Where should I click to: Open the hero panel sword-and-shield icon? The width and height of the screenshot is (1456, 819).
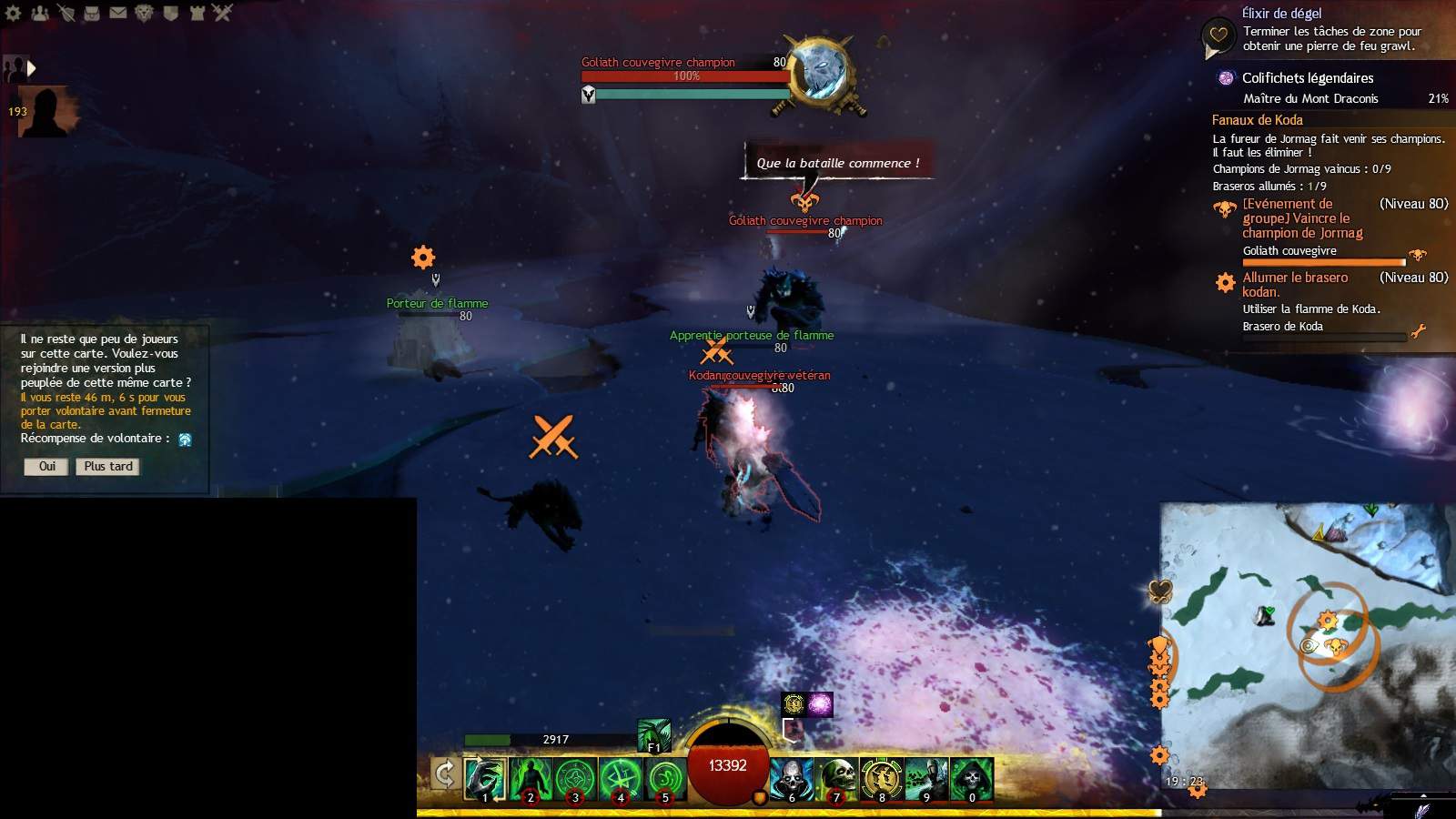tap(66, 13)
